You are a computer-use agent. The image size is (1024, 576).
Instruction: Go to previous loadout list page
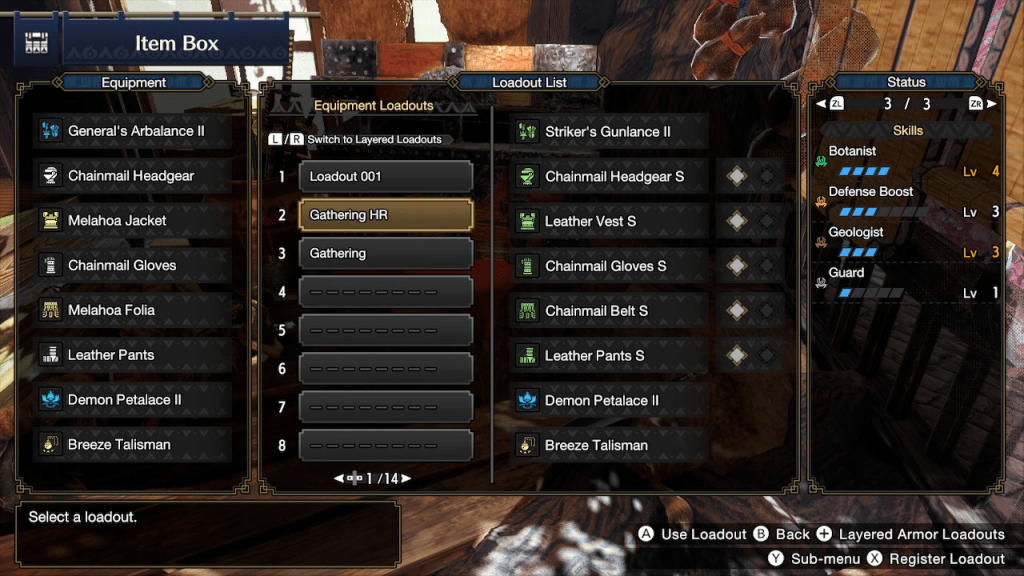(338, 479)
